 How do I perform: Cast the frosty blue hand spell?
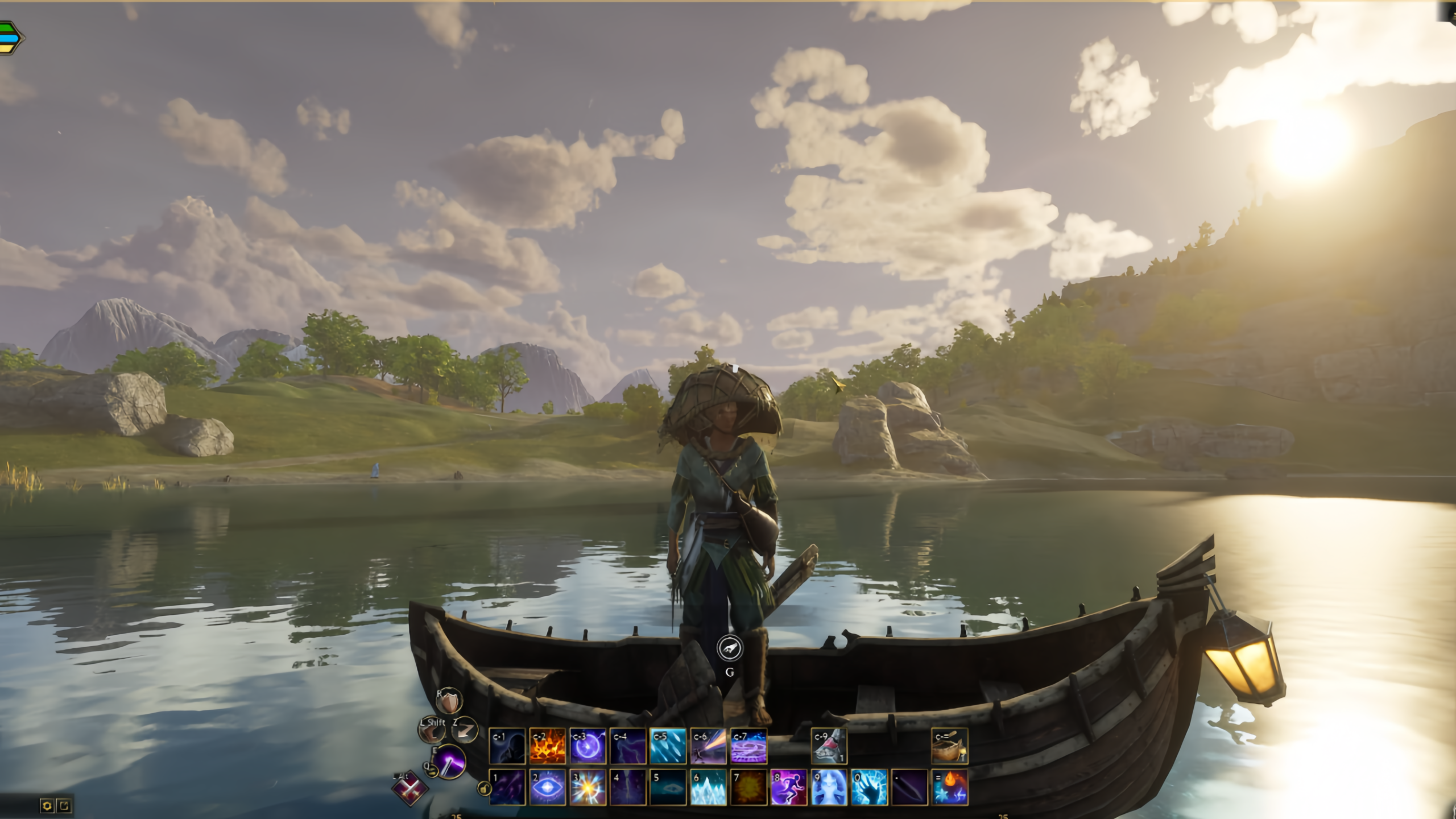869,787
